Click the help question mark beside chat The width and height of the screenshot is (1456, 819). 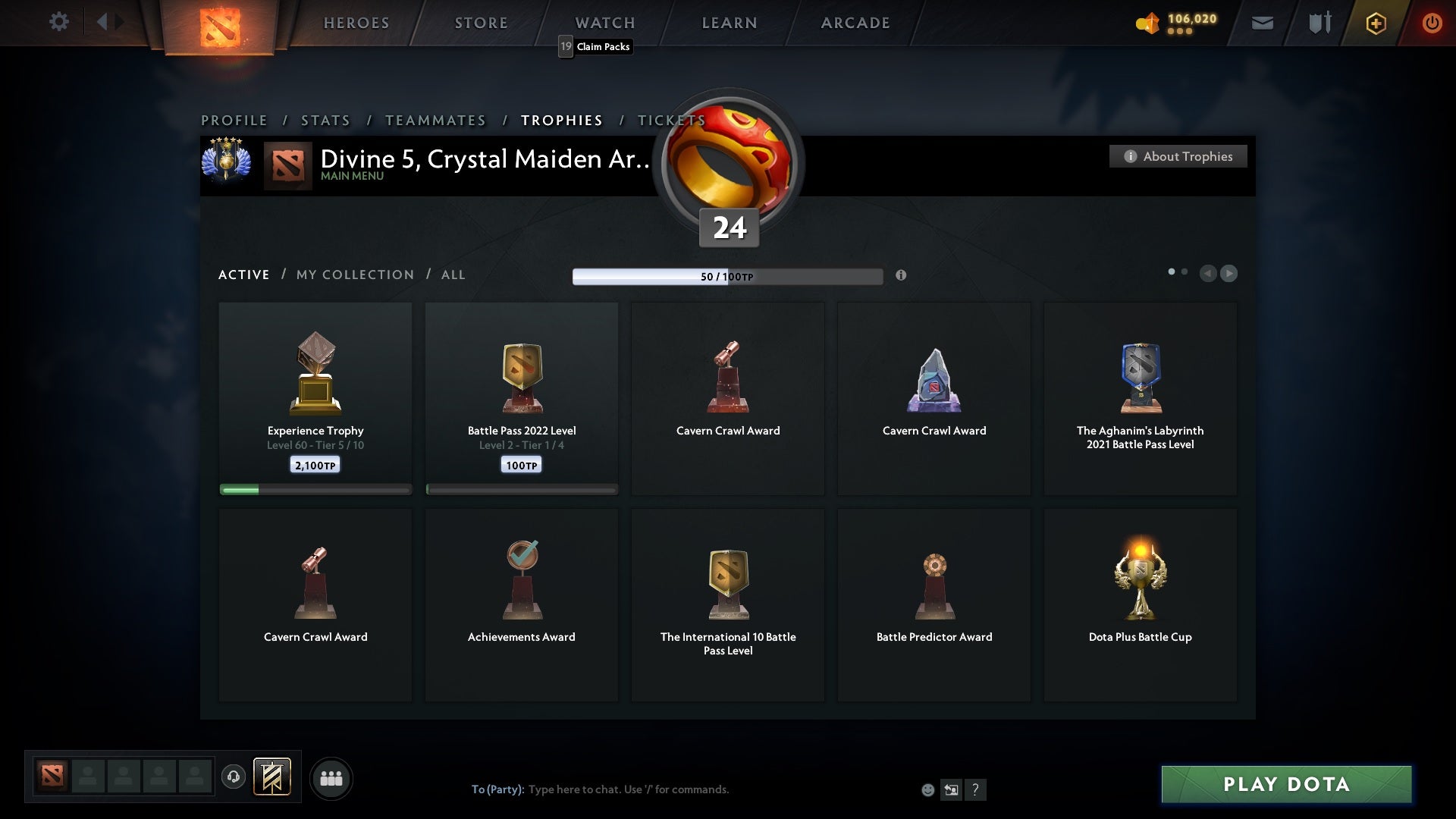975,789
